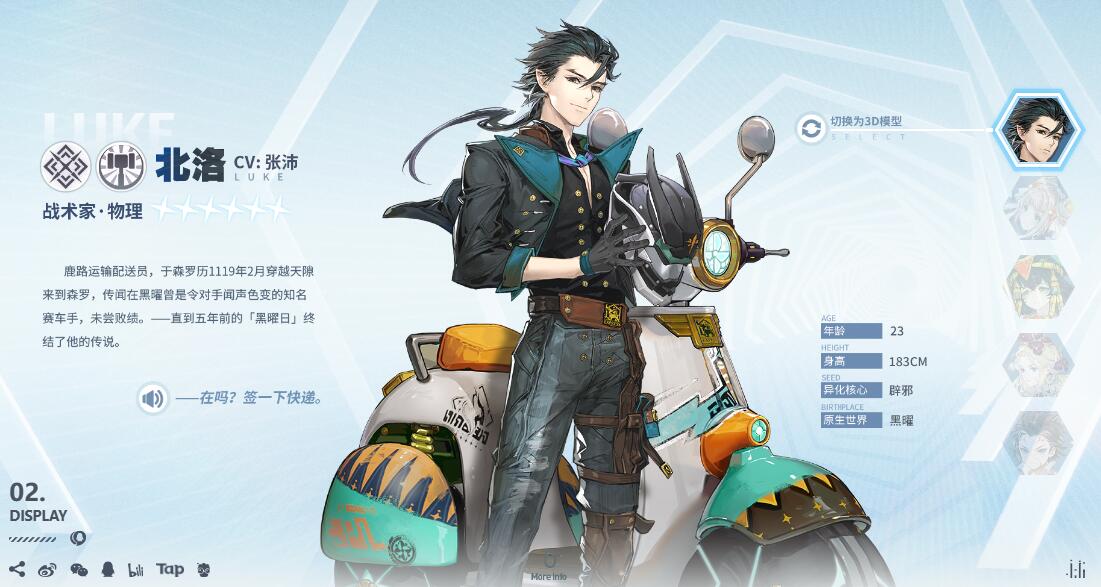Select Luke's hexagon portrait

(1038, 129)
